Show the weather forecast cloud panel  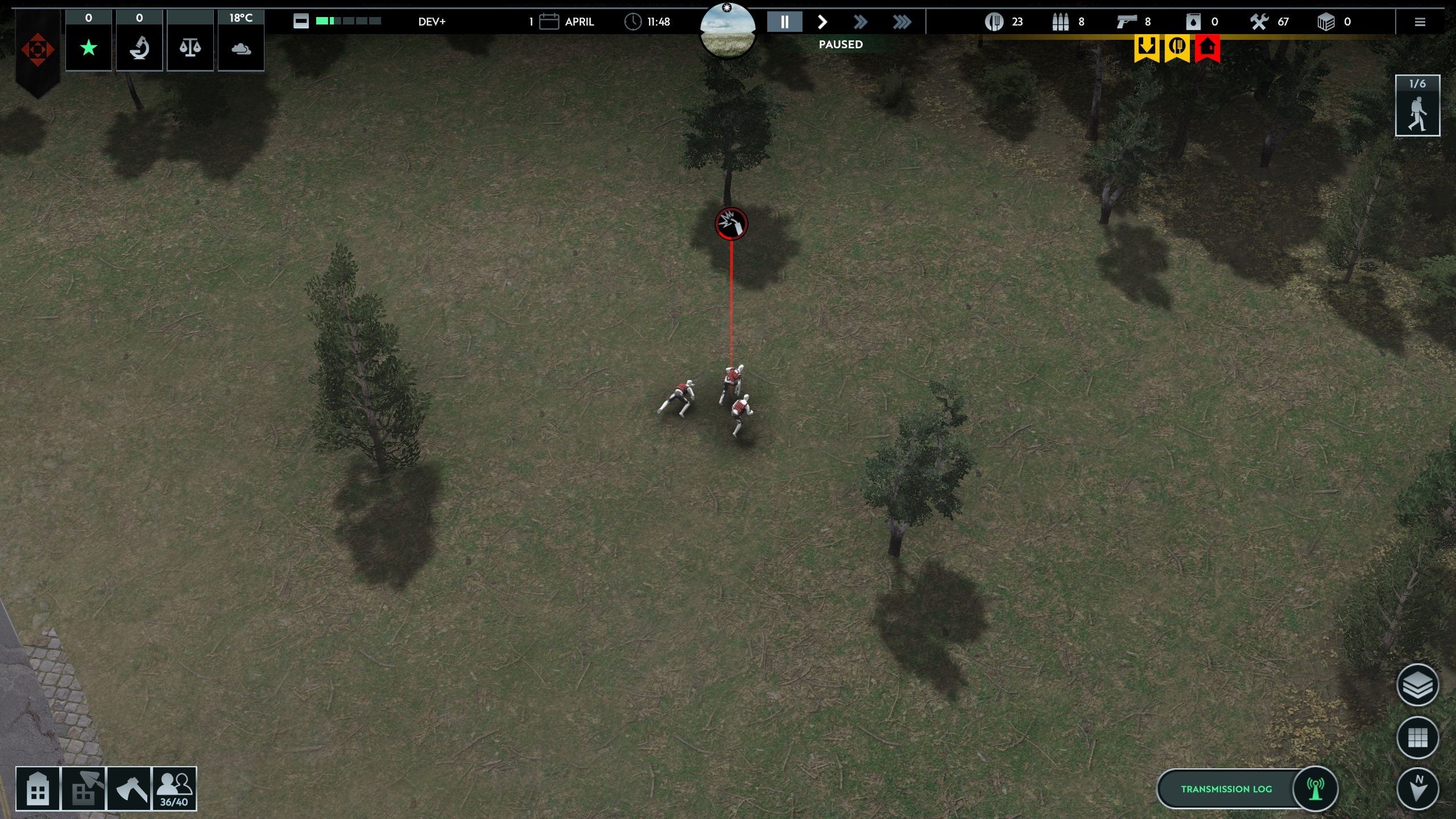(x=241, y=48)
